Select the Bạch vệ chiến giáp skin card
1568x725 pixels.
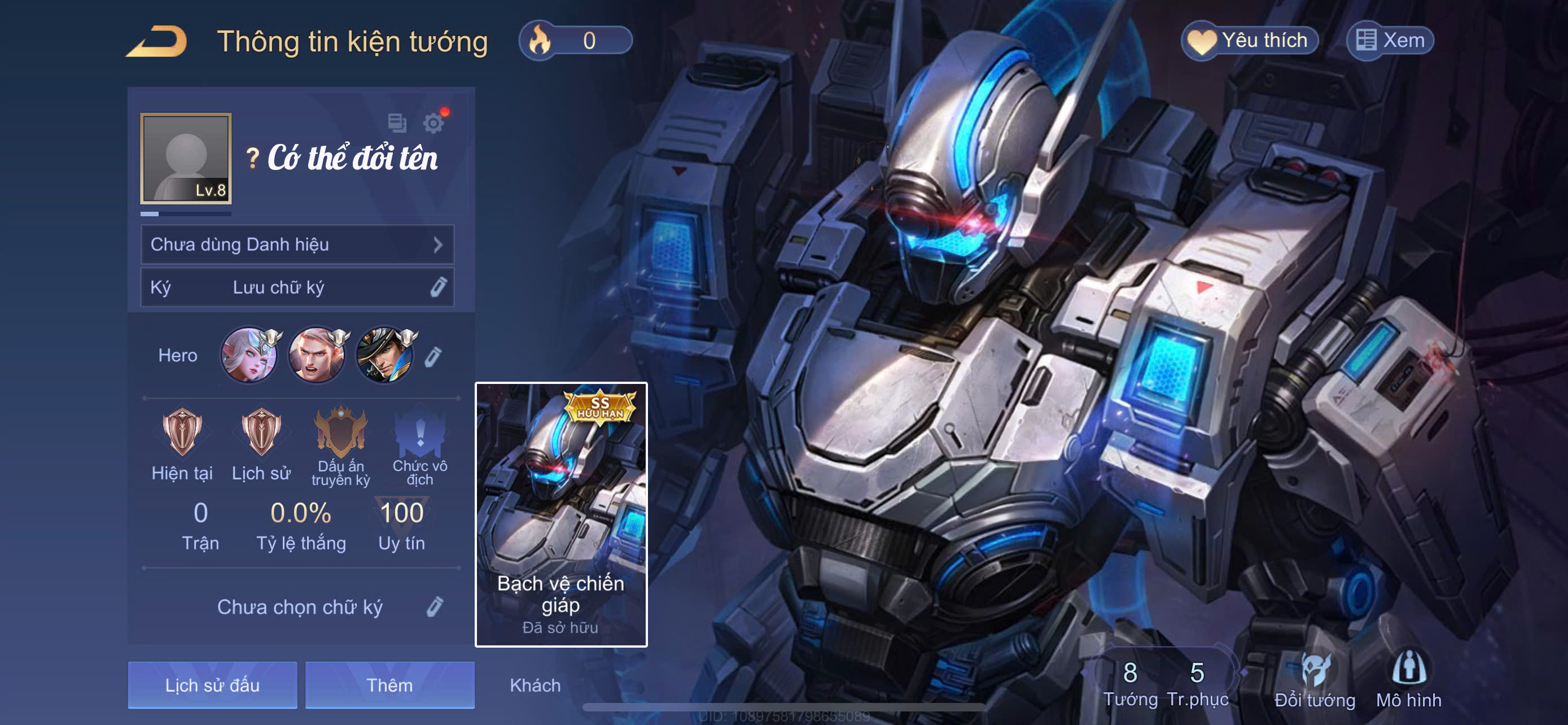pyautogui.click(x=560, y=514)
